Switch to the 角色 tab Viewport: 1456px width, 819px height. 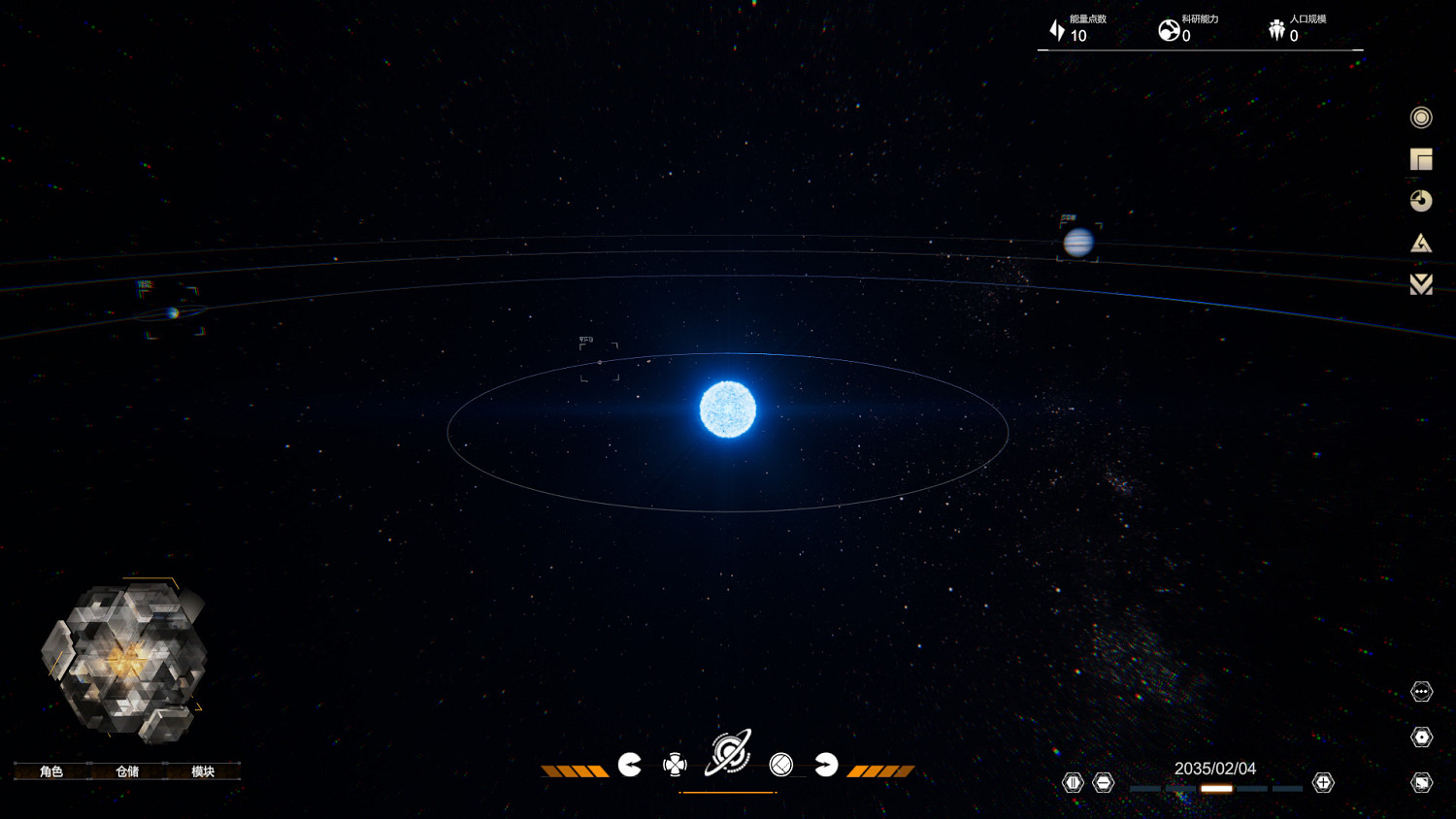coord(50,771)
